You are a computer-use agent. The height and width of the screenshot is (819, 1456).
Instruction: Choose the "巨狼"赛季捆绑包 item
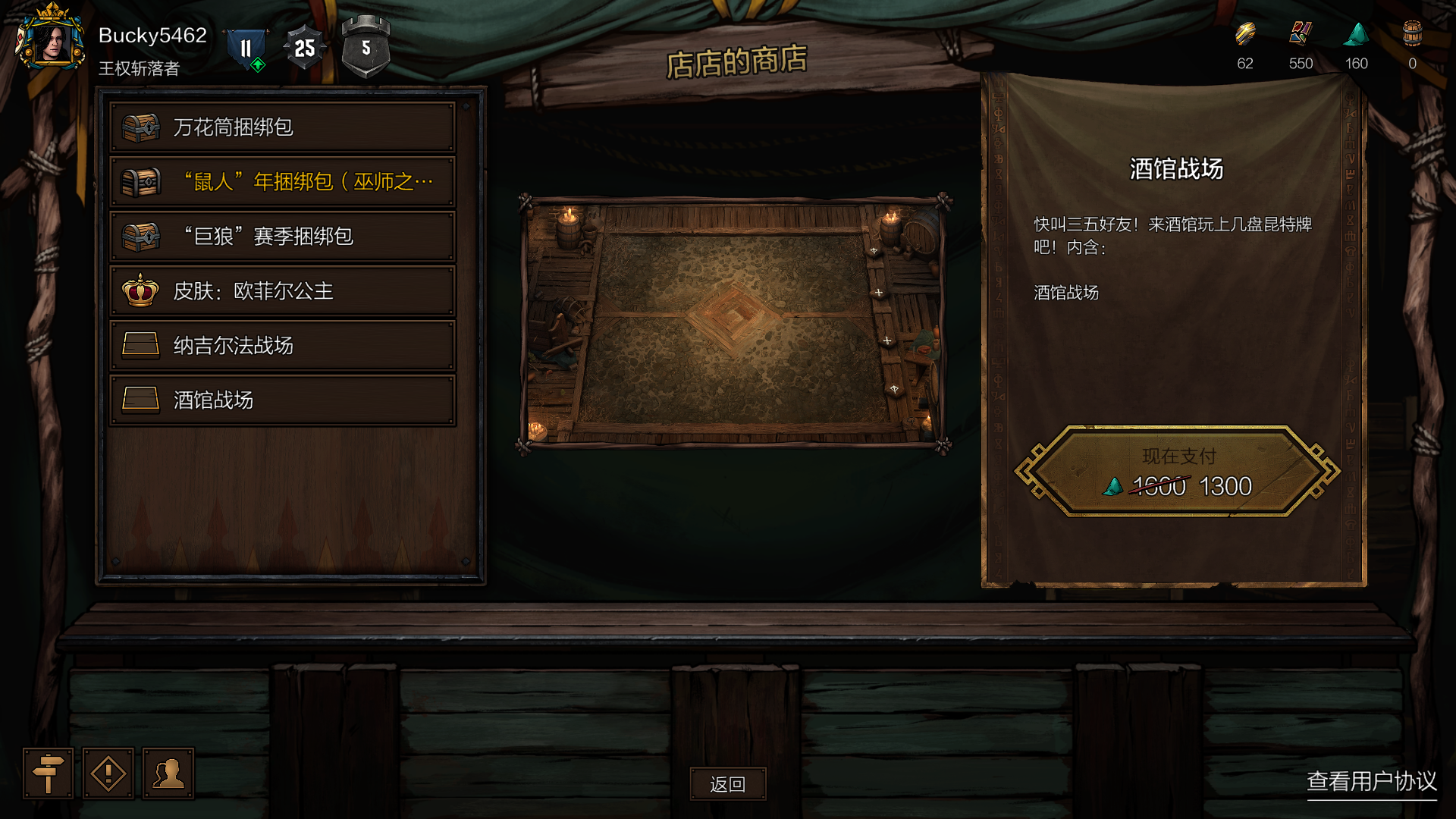coord(282,237)
